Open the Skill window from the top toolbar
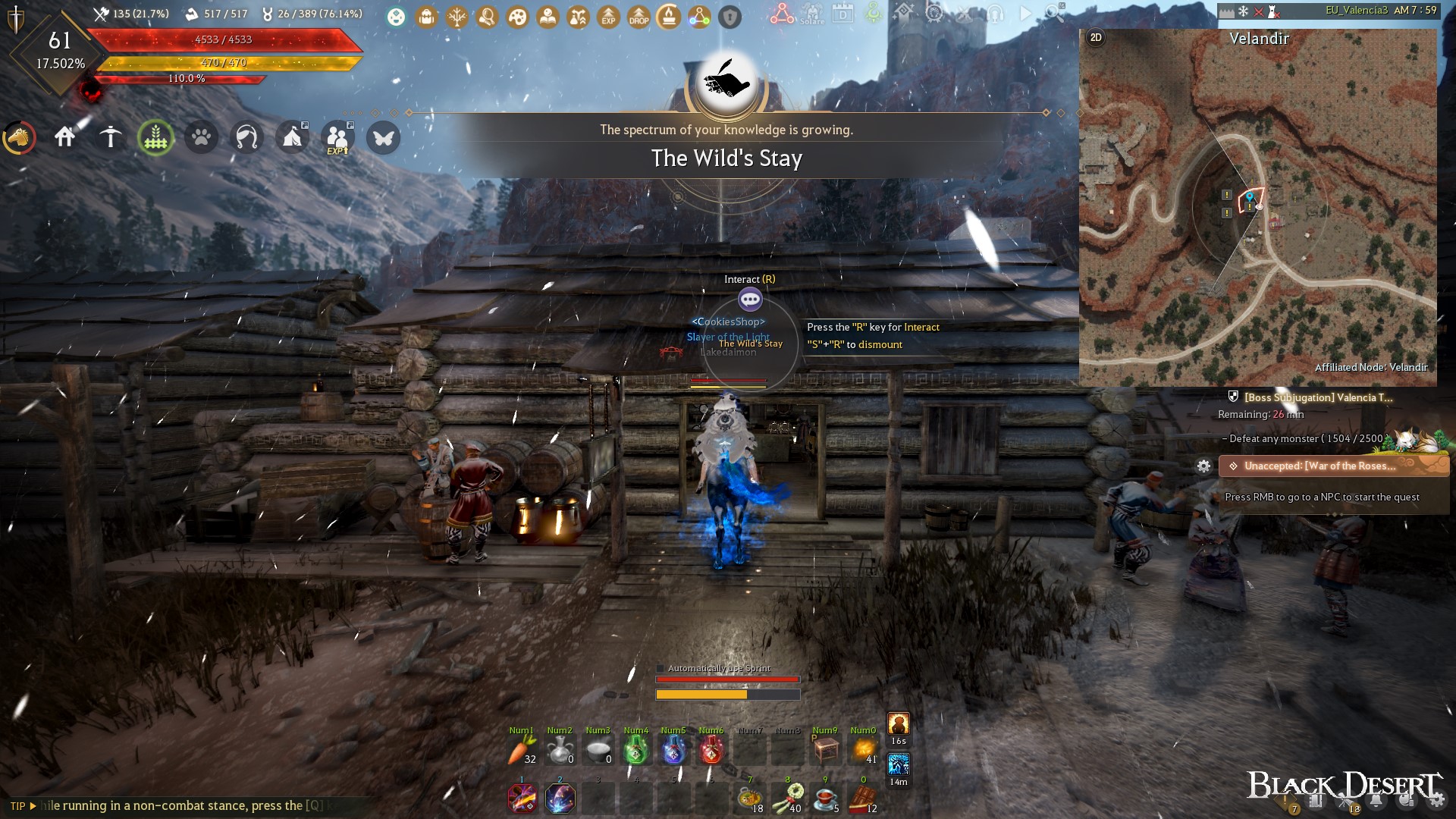 [456, 15]
